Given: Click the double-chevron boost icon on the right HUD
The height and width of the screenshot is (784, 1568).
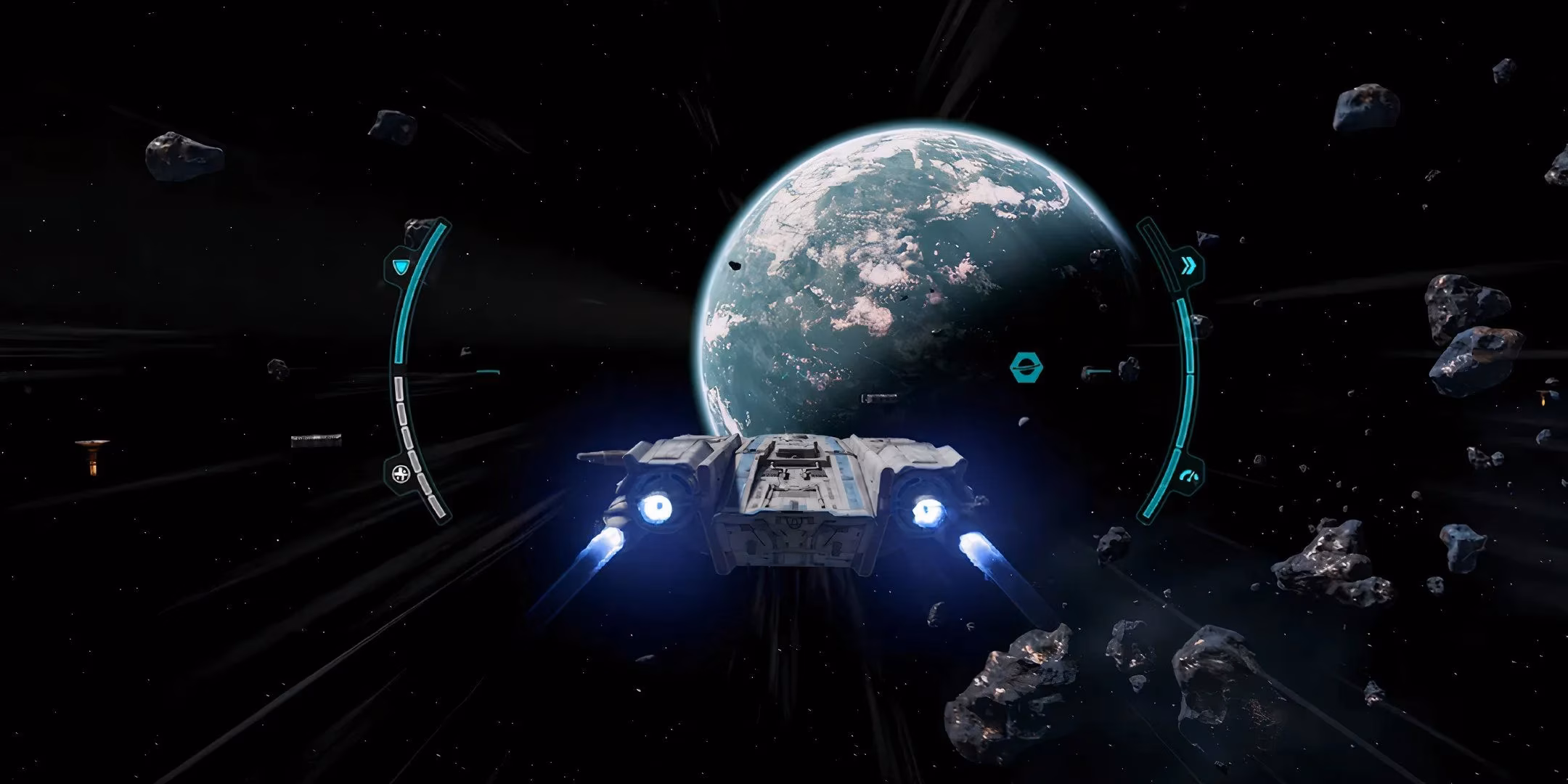Looking at the screenshot, I should pyautogui.click(x=1188, y=266).
